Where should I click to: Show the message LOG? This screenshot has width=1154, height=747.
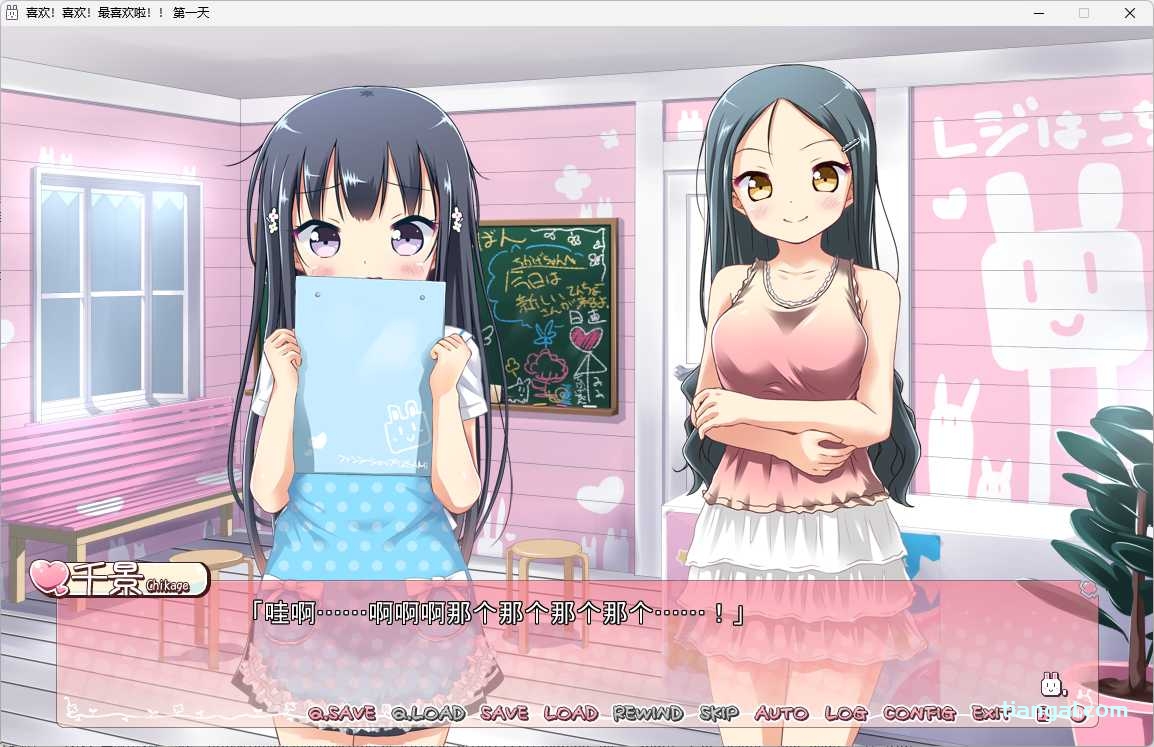click(845, 713)
